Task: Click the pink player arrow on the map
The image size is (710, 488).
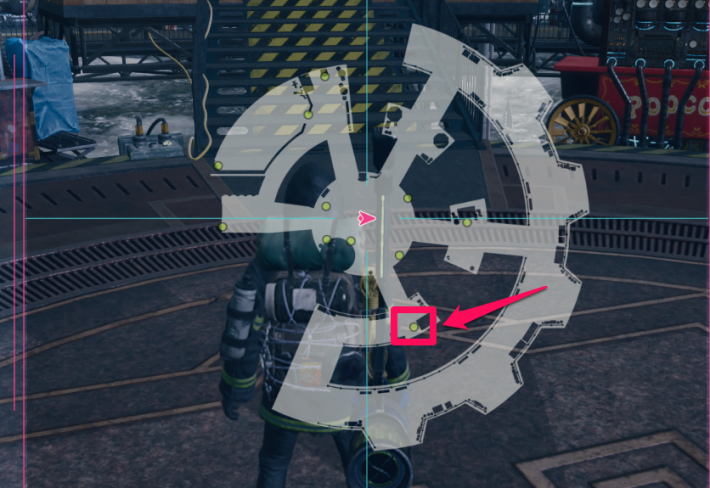Action: [x=368, y=217]
